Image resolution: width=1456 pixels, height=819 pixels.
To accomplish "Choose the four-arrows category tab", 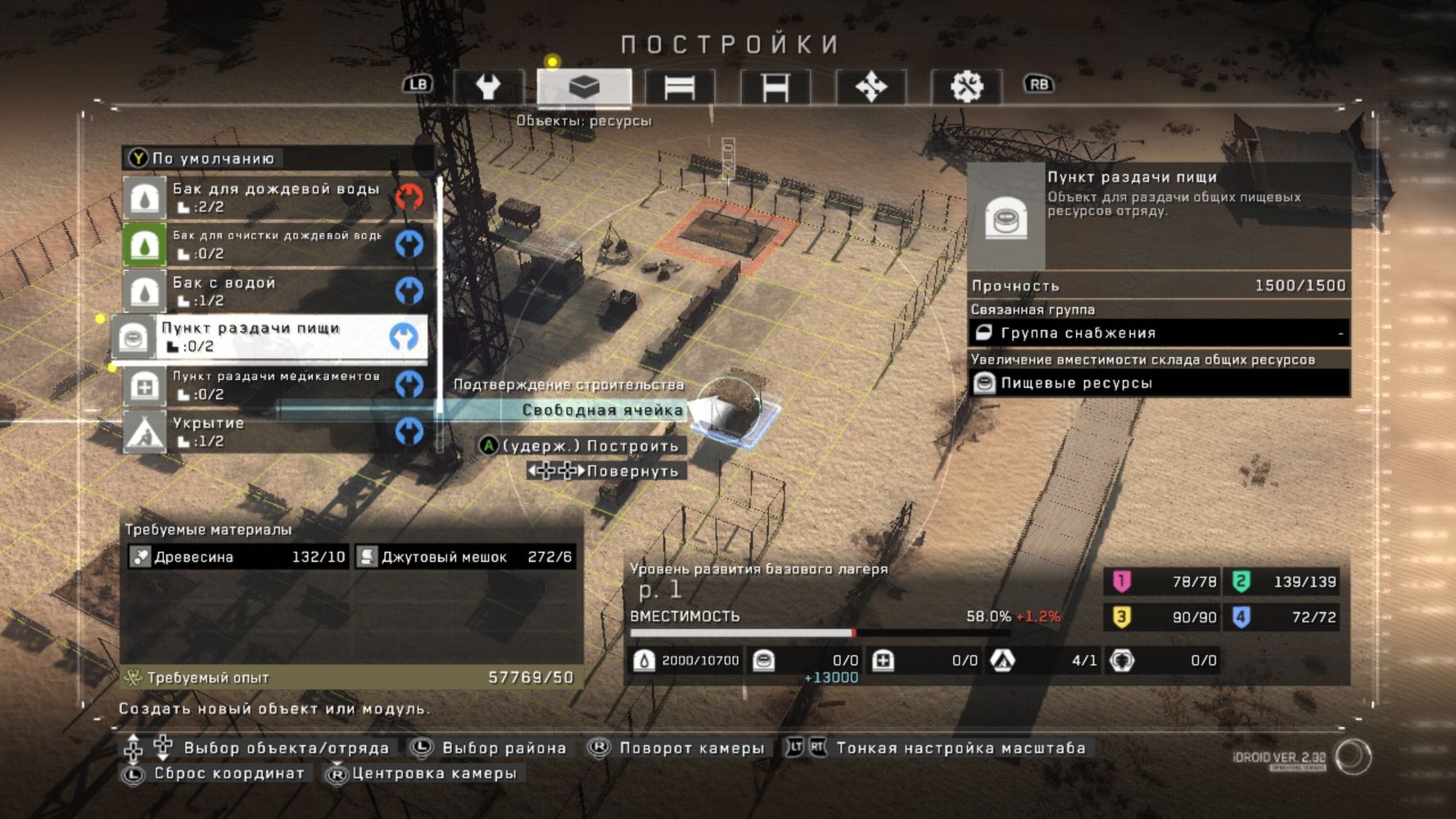I will click(870, 86).
